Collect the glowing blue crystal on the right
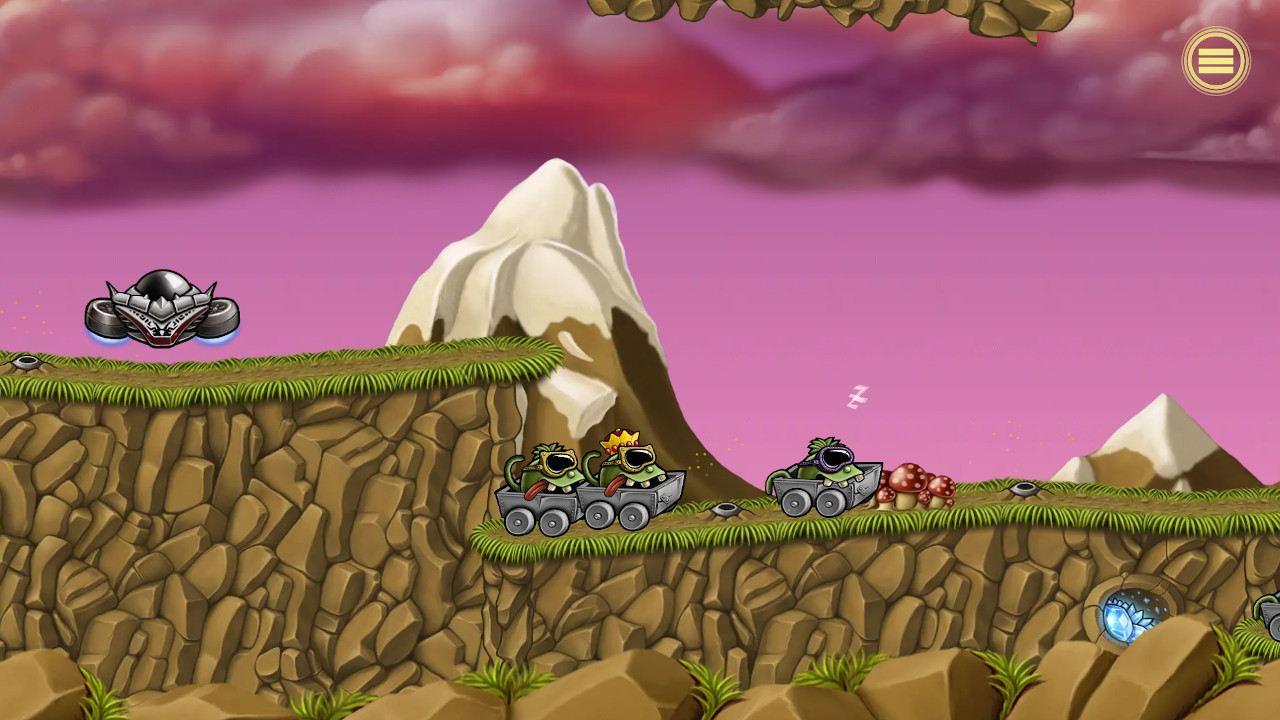Screen dimensions: 1280x720 tap(1124, 621)
